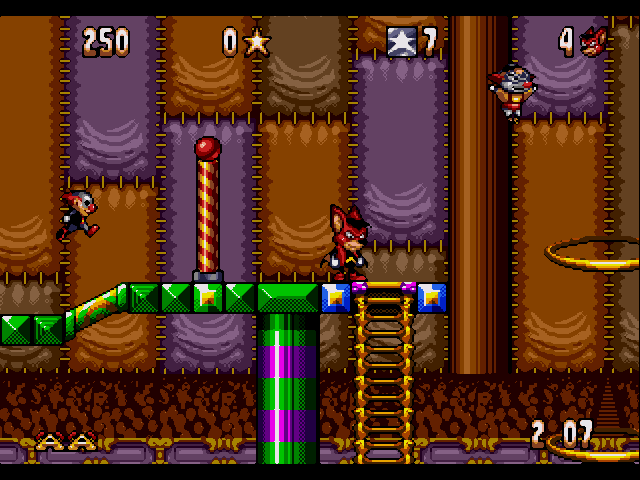
Task: Select the star platform objective icon
Action: coord(400,41)
